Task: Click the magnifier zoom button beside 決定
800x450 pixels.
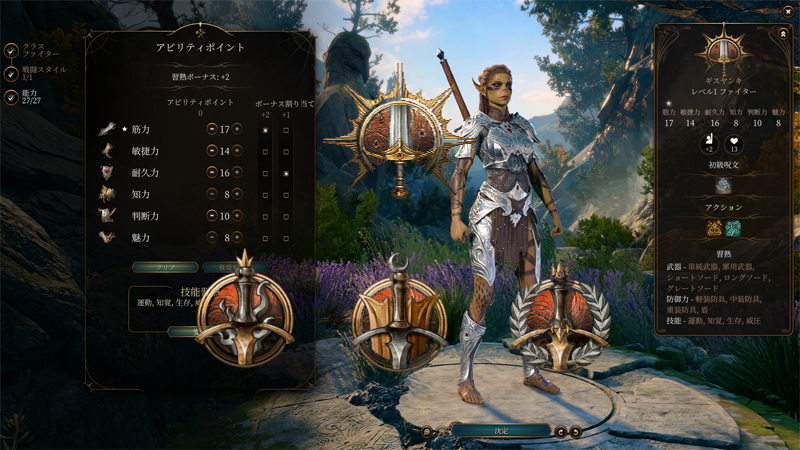Action: coord(427,432)
